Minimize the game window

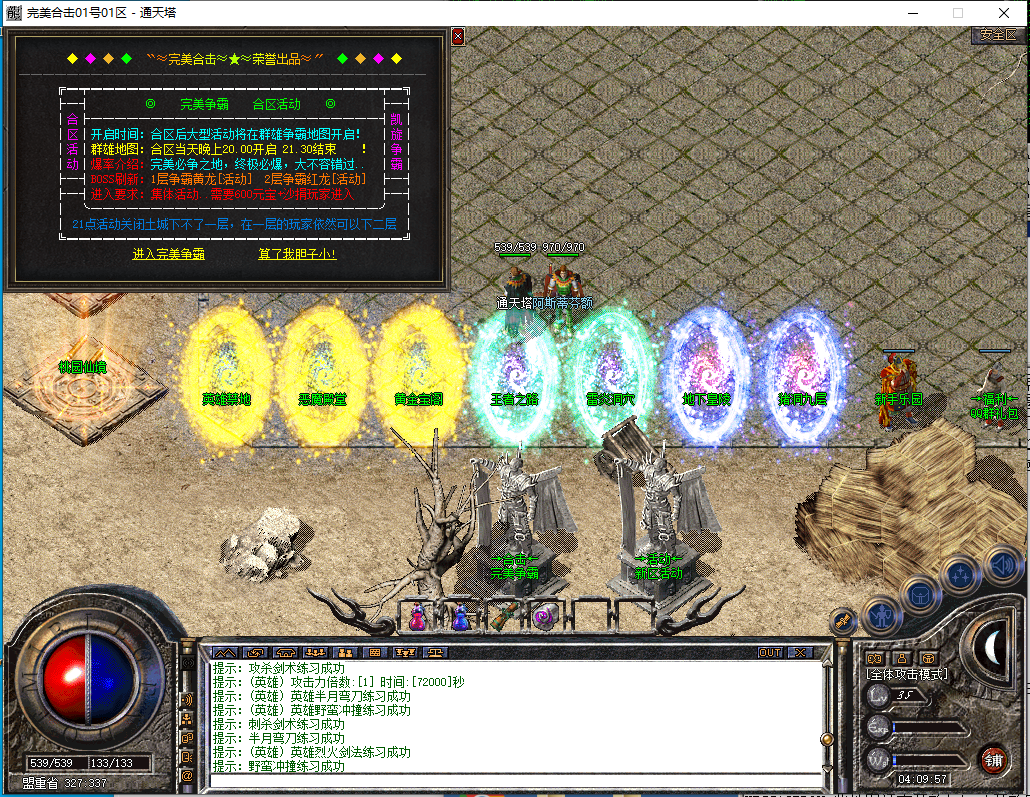pyautogui.click(x=911, y=14)
